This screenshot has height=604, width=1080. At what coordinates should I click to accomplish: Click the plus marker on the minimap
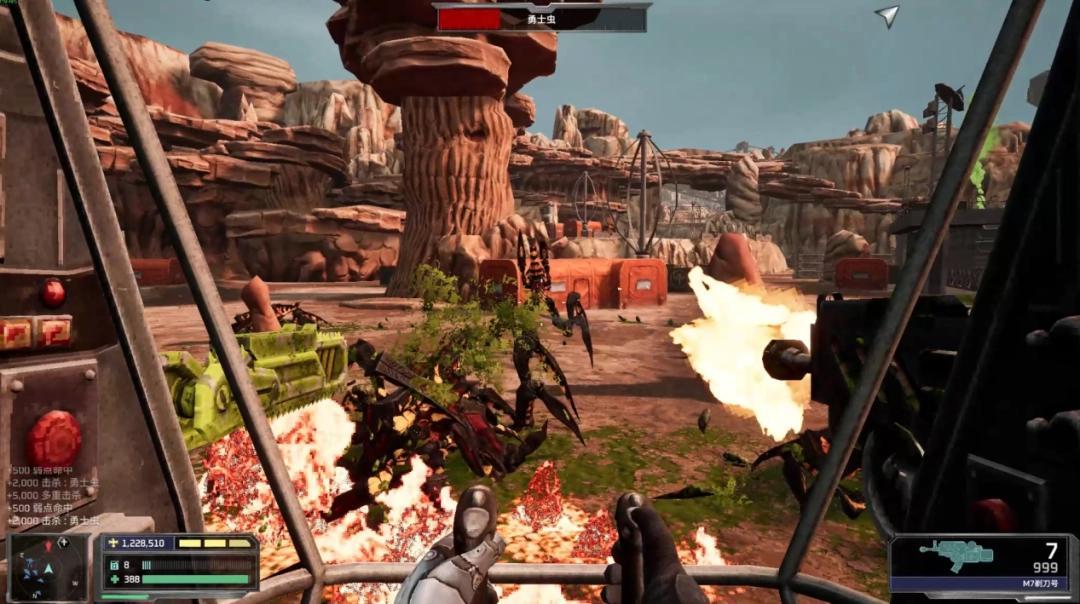(63, 543)
